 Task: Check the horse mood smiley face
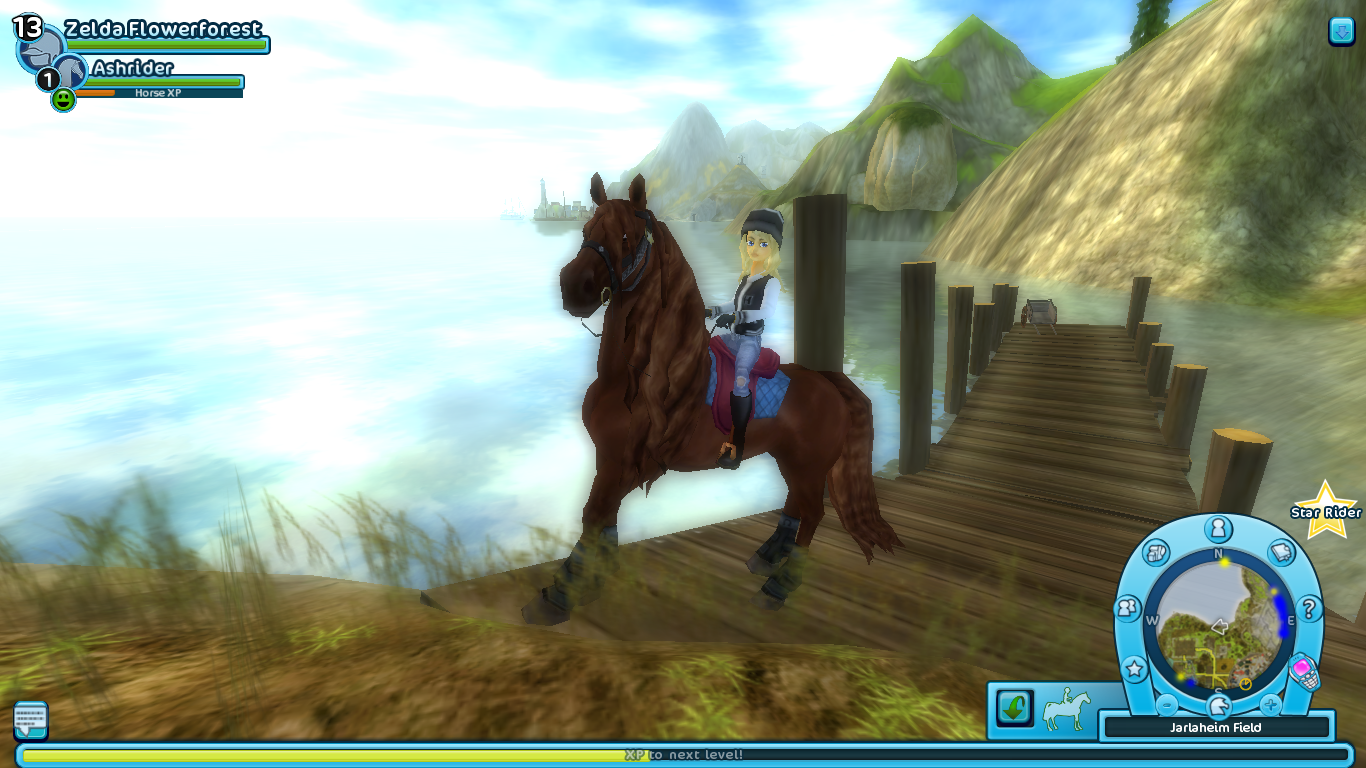[x=62, y=100]
